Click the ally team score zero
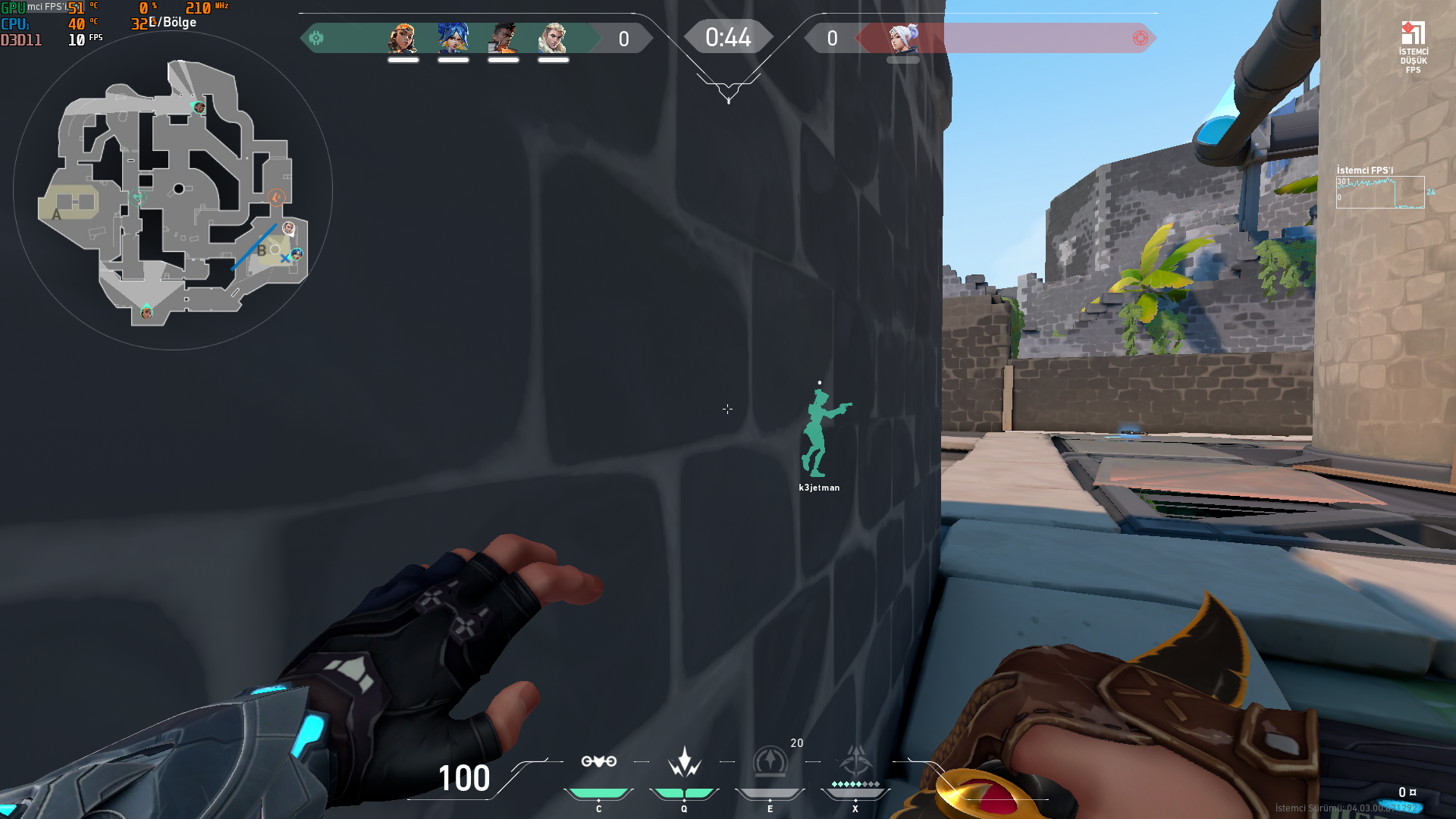 623,39
